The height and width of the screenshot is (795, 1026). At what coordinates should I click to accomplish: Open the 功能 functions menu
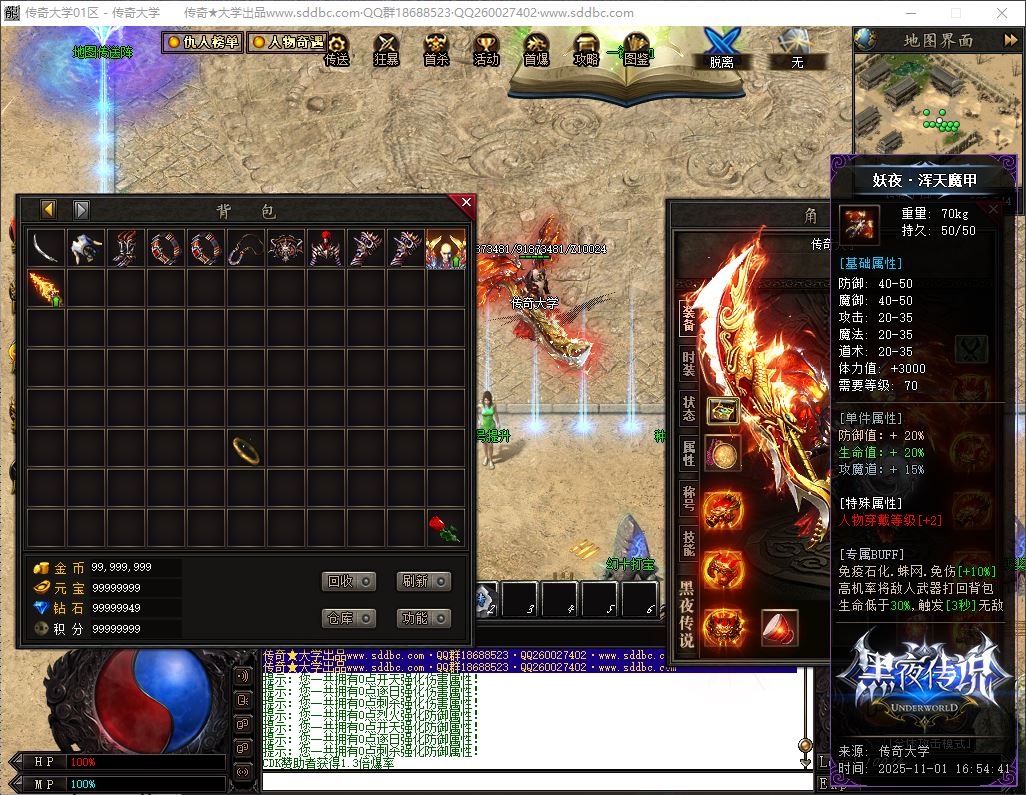coord(423,618)
